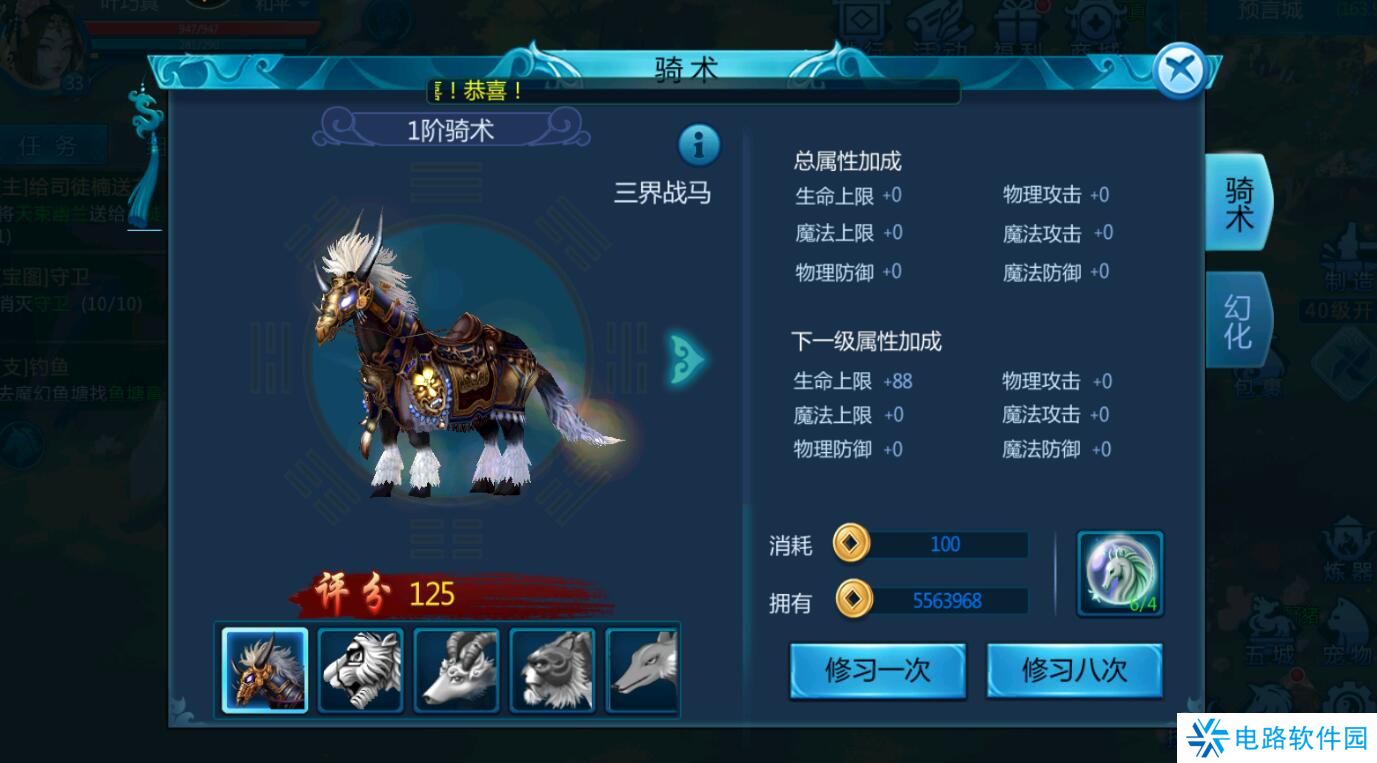Click the arrow beside the war horse preview

point(685,360)
